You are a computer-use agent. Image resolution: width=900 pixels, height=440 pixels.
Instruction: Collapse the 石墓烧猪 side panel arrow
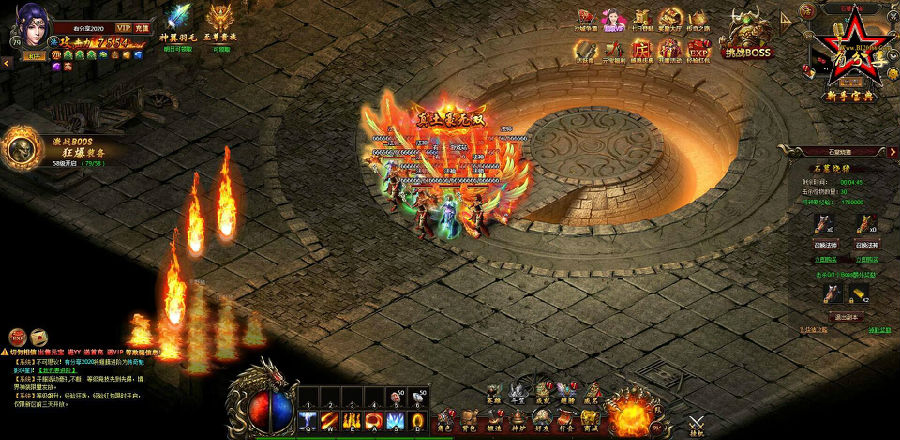(893, 152)
